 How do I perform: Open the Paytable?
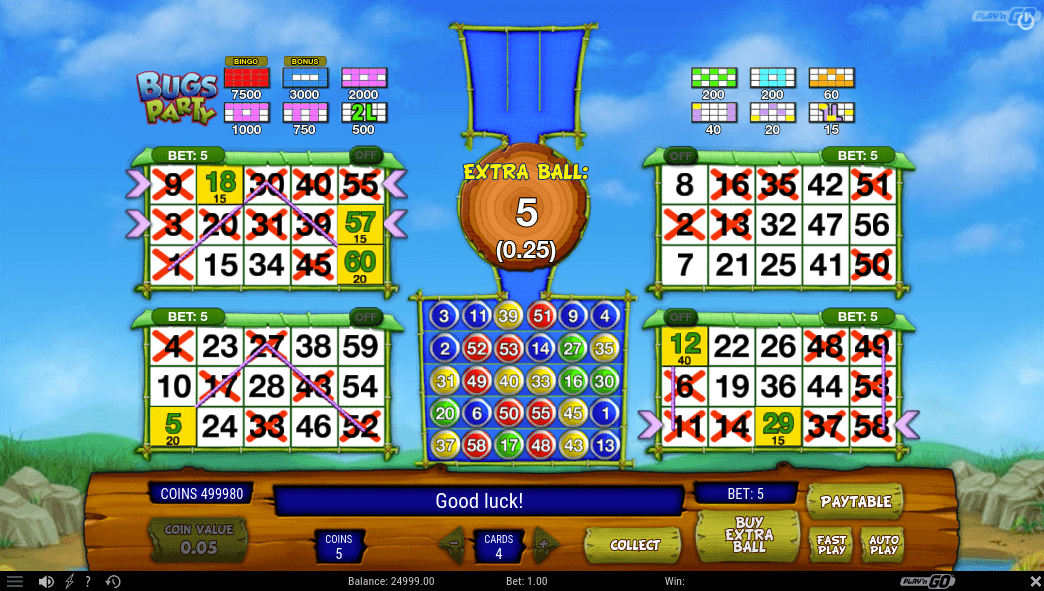[x=853, y=501]
